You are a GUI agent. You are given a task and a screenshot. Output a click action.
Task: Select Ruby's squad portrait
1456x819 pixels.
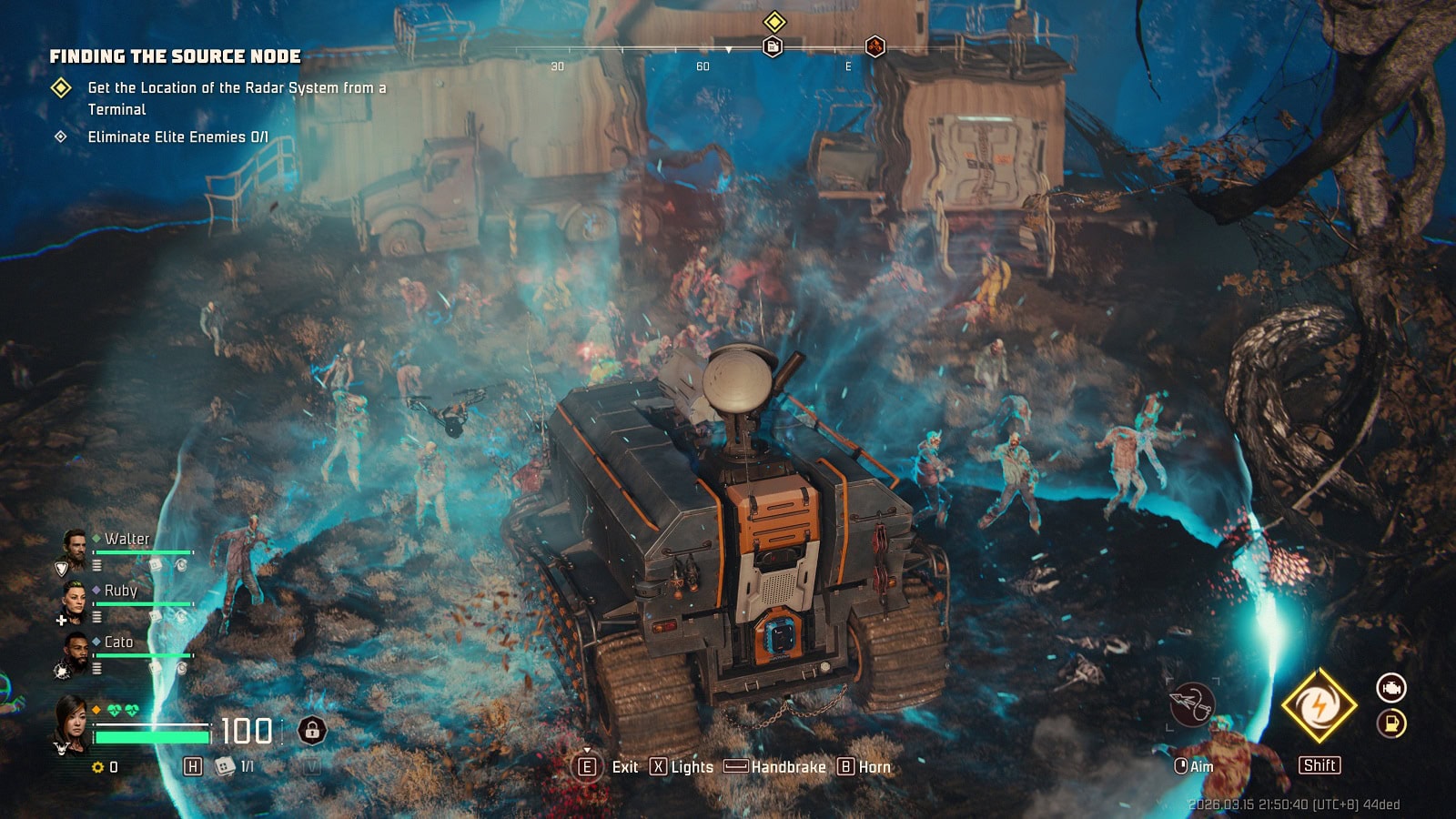tap(74, 597)
